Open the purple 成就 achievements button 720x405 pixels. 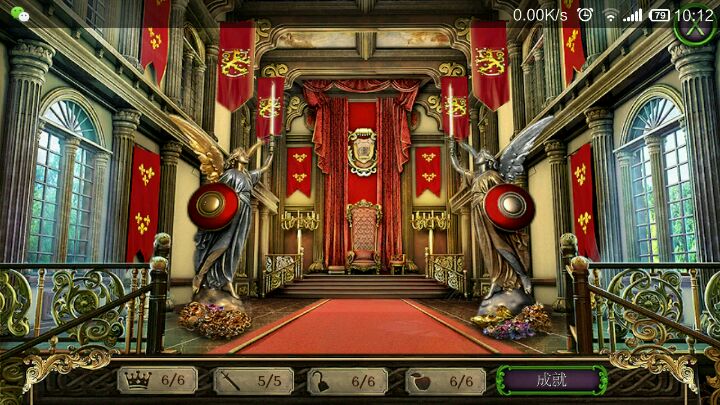pyautogui.click(x=551, y=380)
